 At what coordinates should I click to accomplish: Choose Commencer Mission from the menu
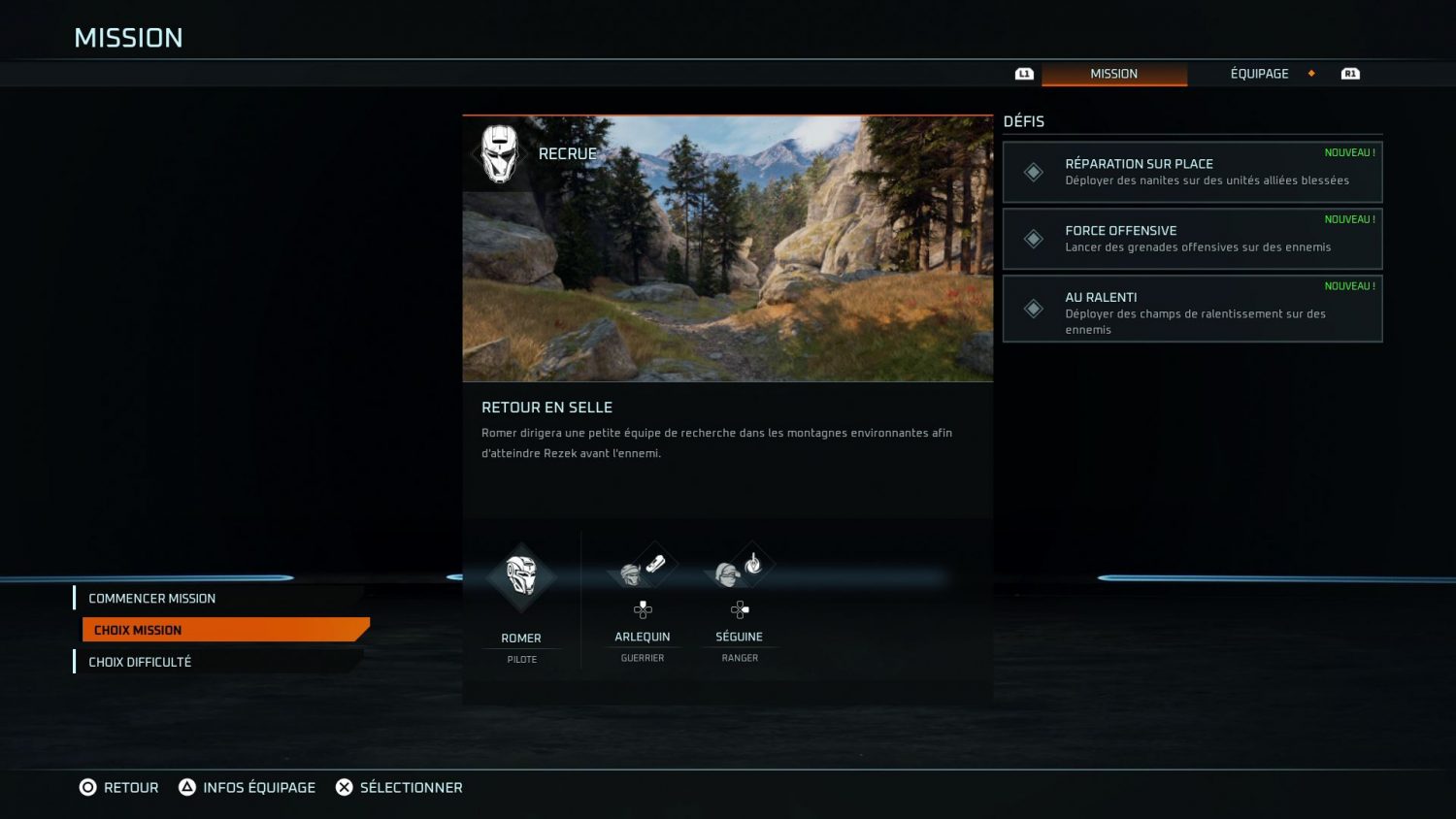pos(152,599)
